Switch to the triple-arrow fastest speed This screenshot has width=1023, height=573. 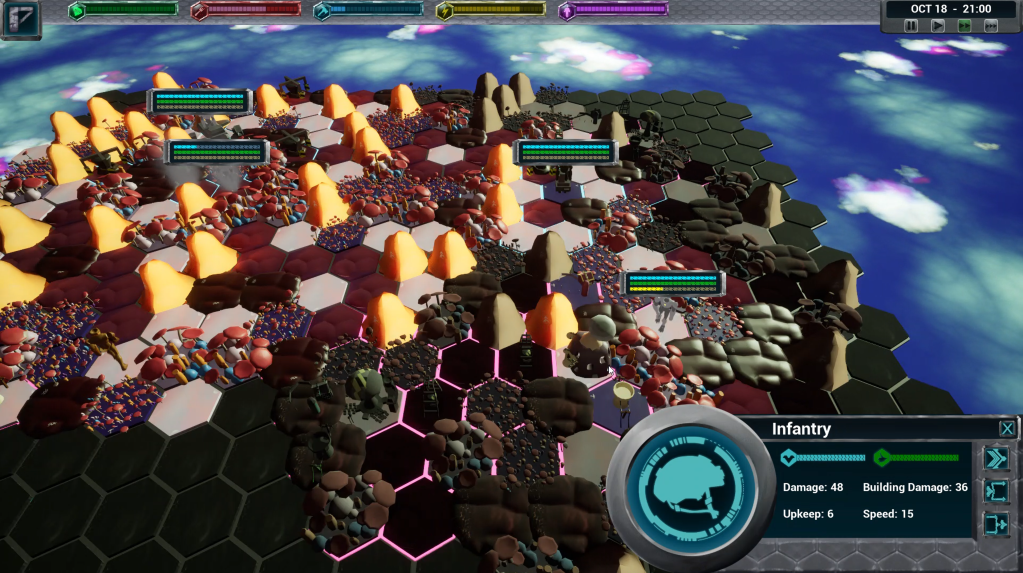[990, 25]
